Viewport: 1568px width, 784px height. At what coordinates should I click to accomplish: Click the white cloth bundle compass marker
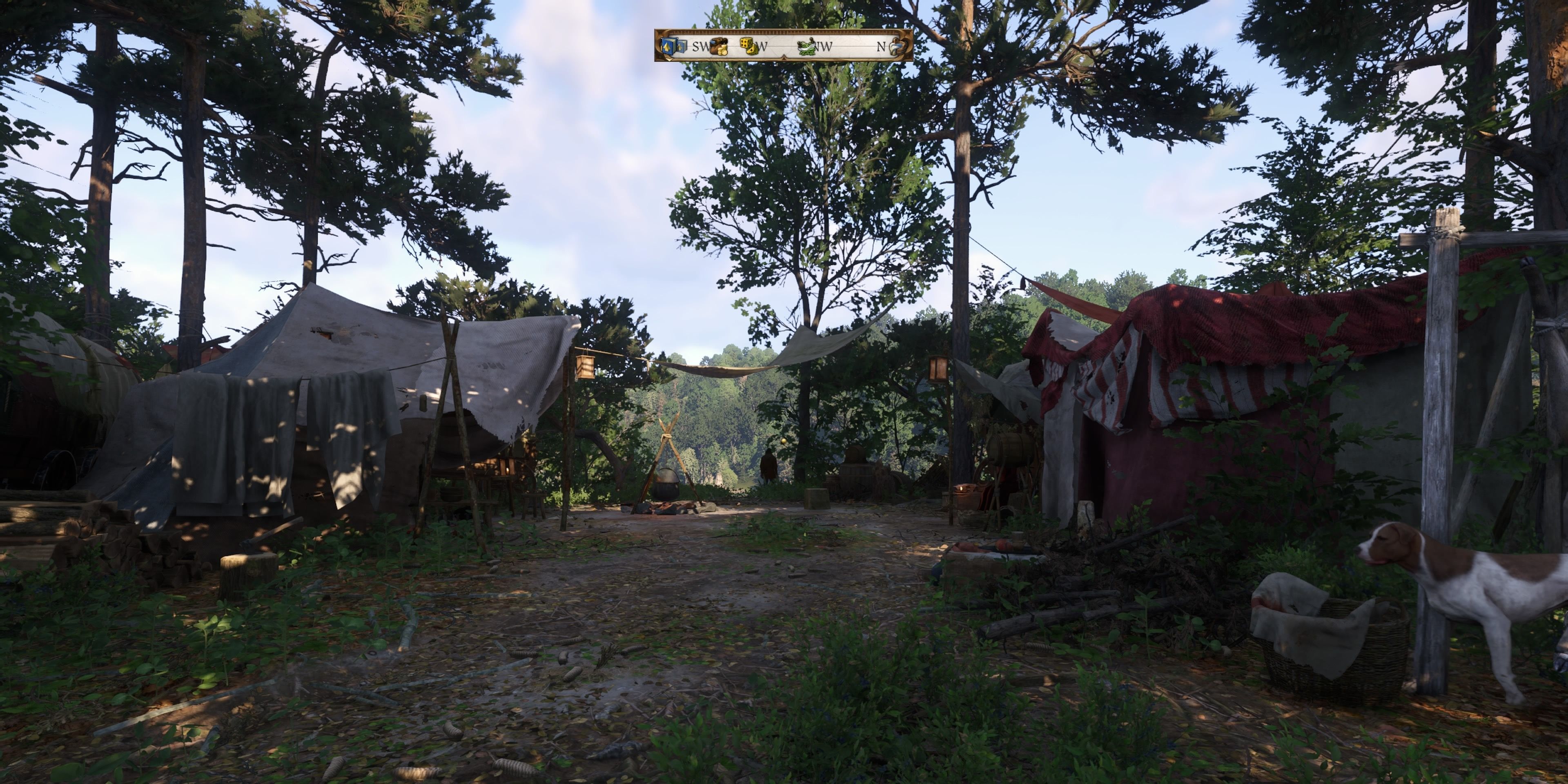click(x=896, y=46)
